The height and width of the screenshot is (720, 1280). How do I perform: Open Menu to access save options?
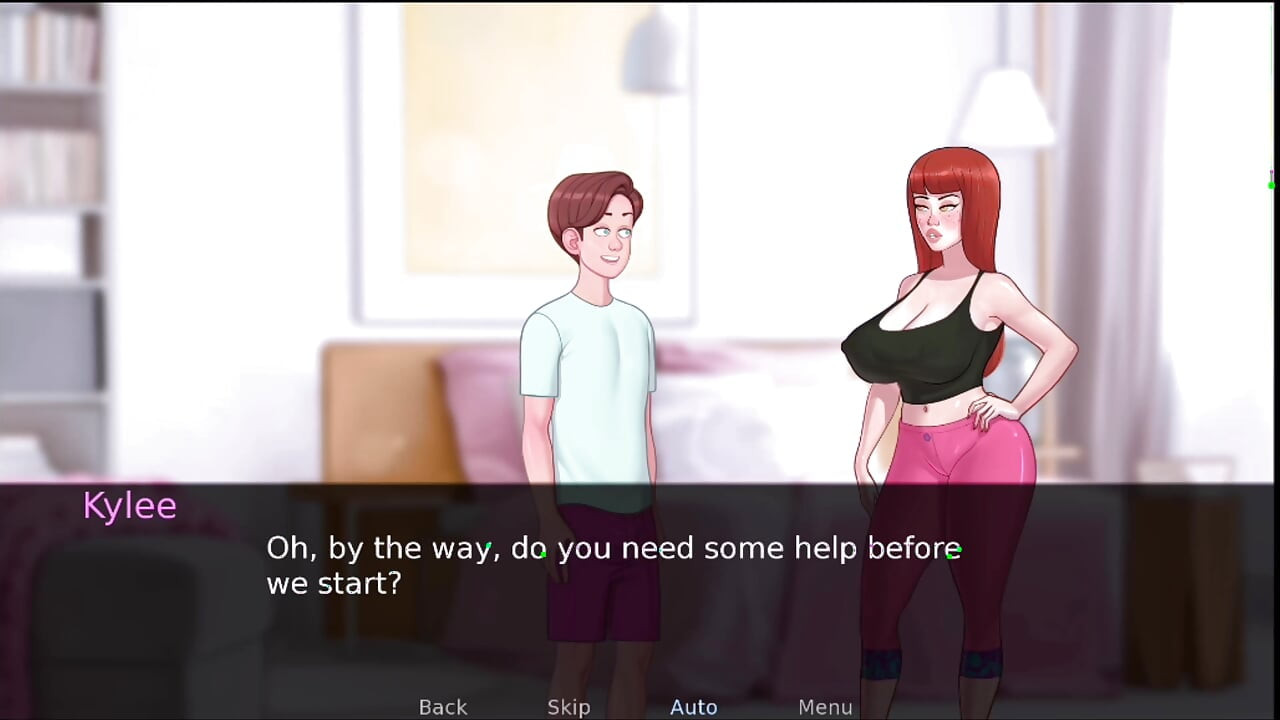[x=825, y=707]
